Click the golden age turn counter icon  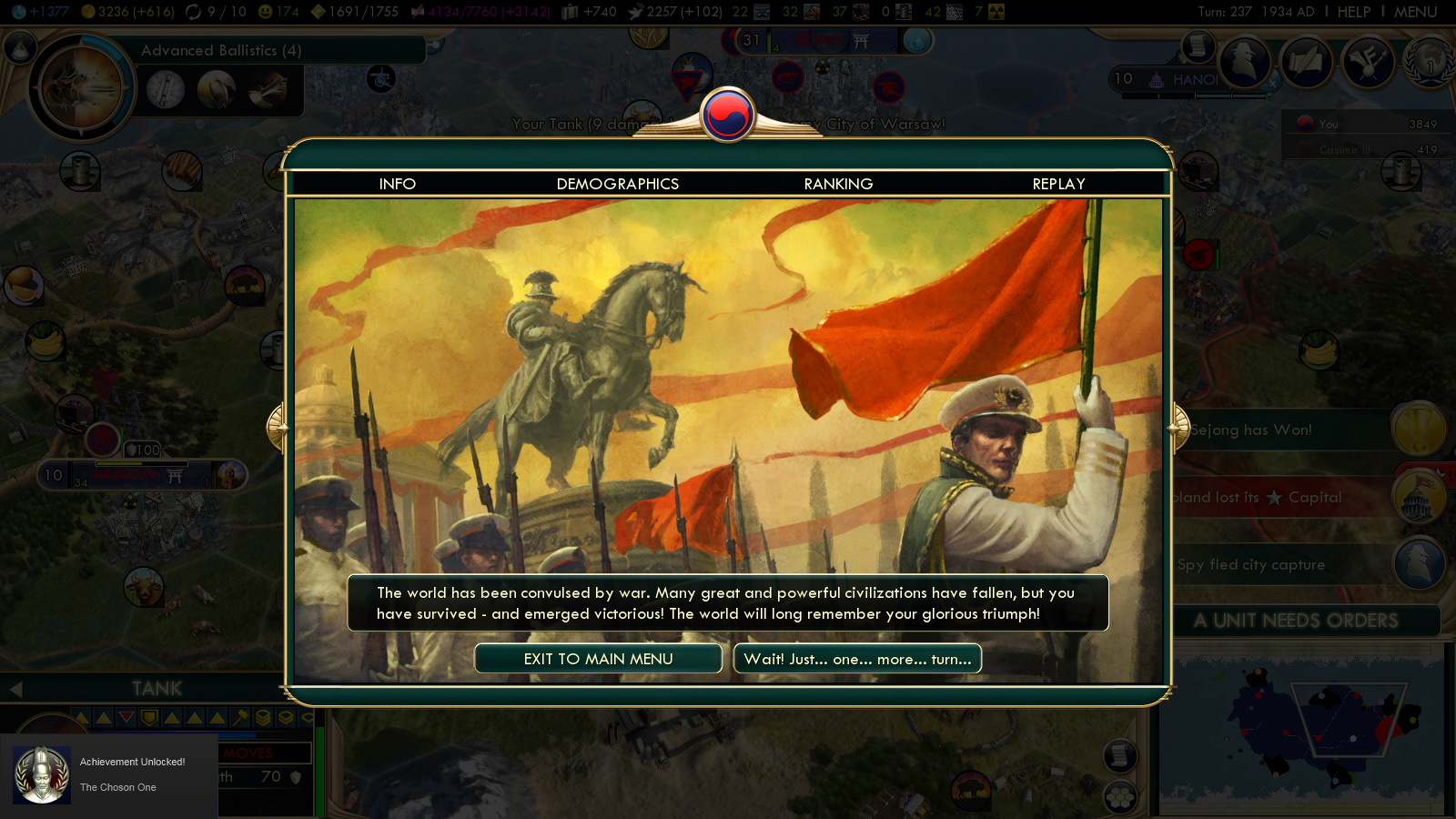194,12
